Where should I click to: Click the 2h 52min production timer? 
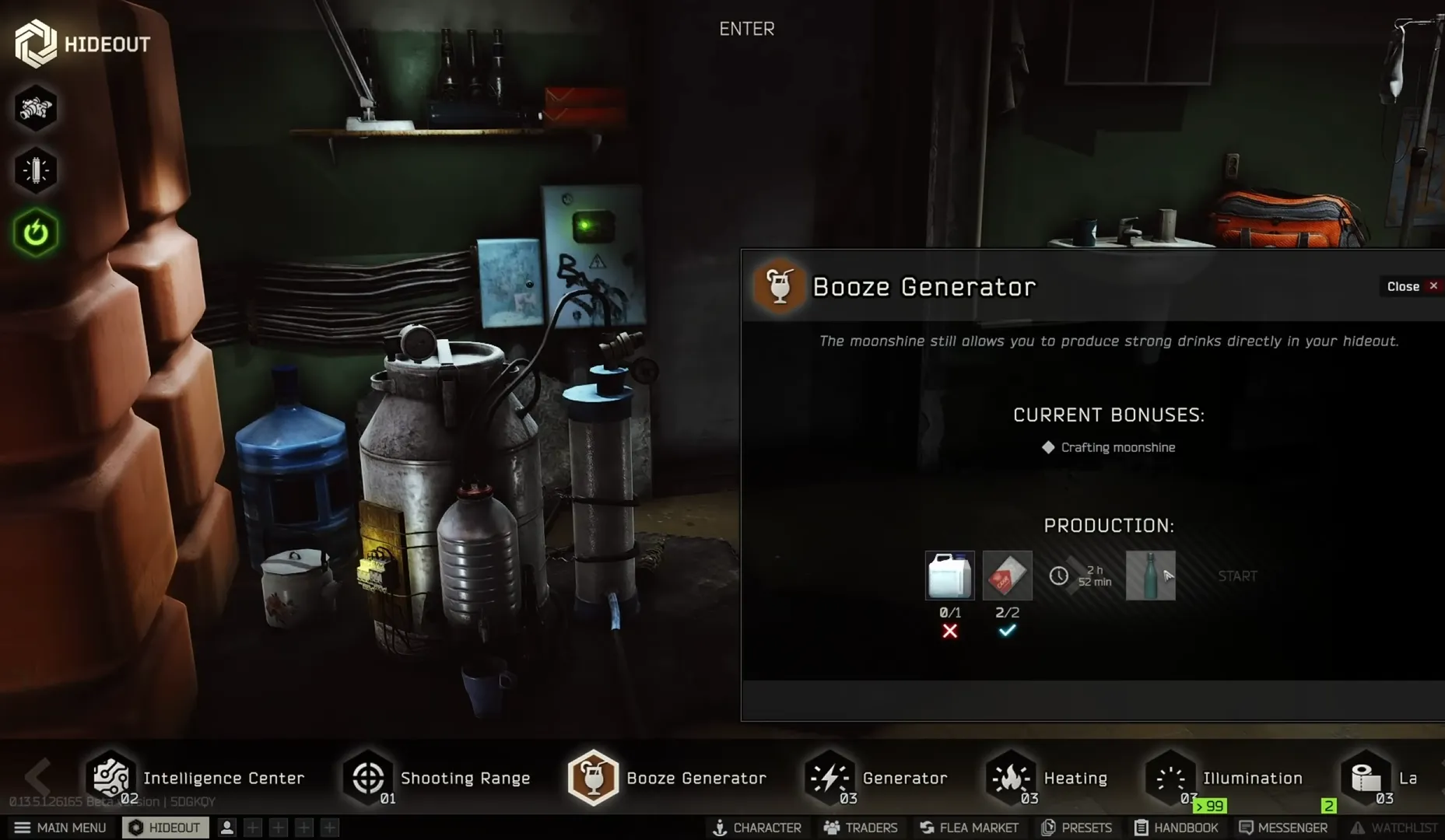[x=1083, y=576]
